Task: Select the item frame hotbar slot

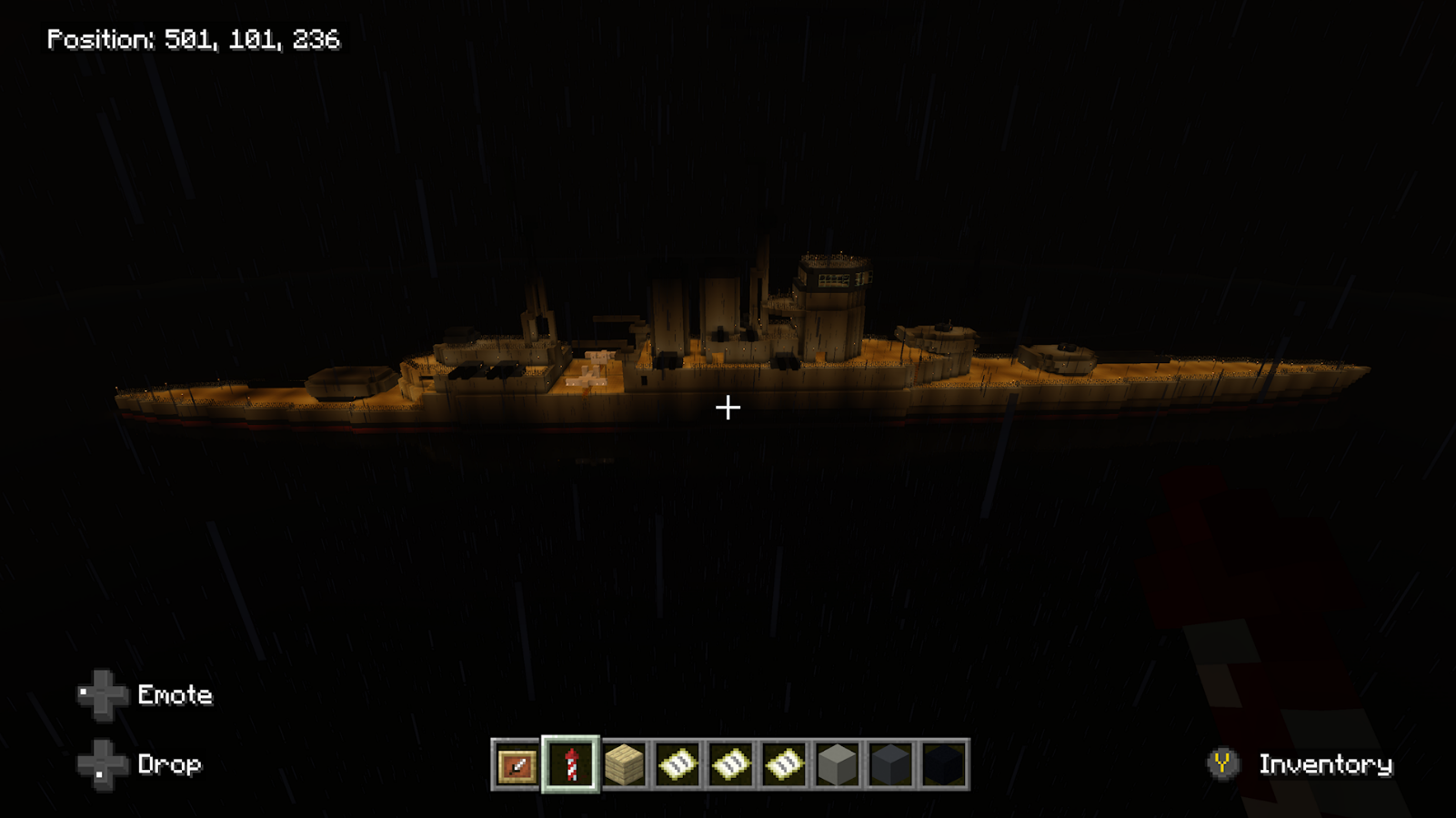Action: coord(517,765)
